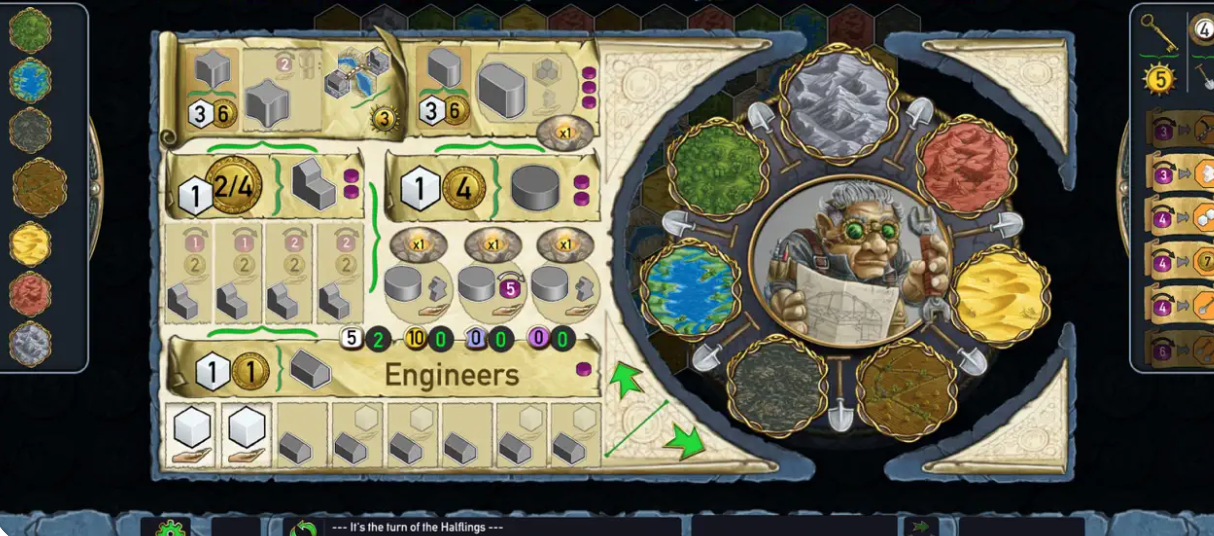This screenshot has width=1214, height=536.
Task: Select the sanctuary building in top row
Action: [x=502, y=90]
